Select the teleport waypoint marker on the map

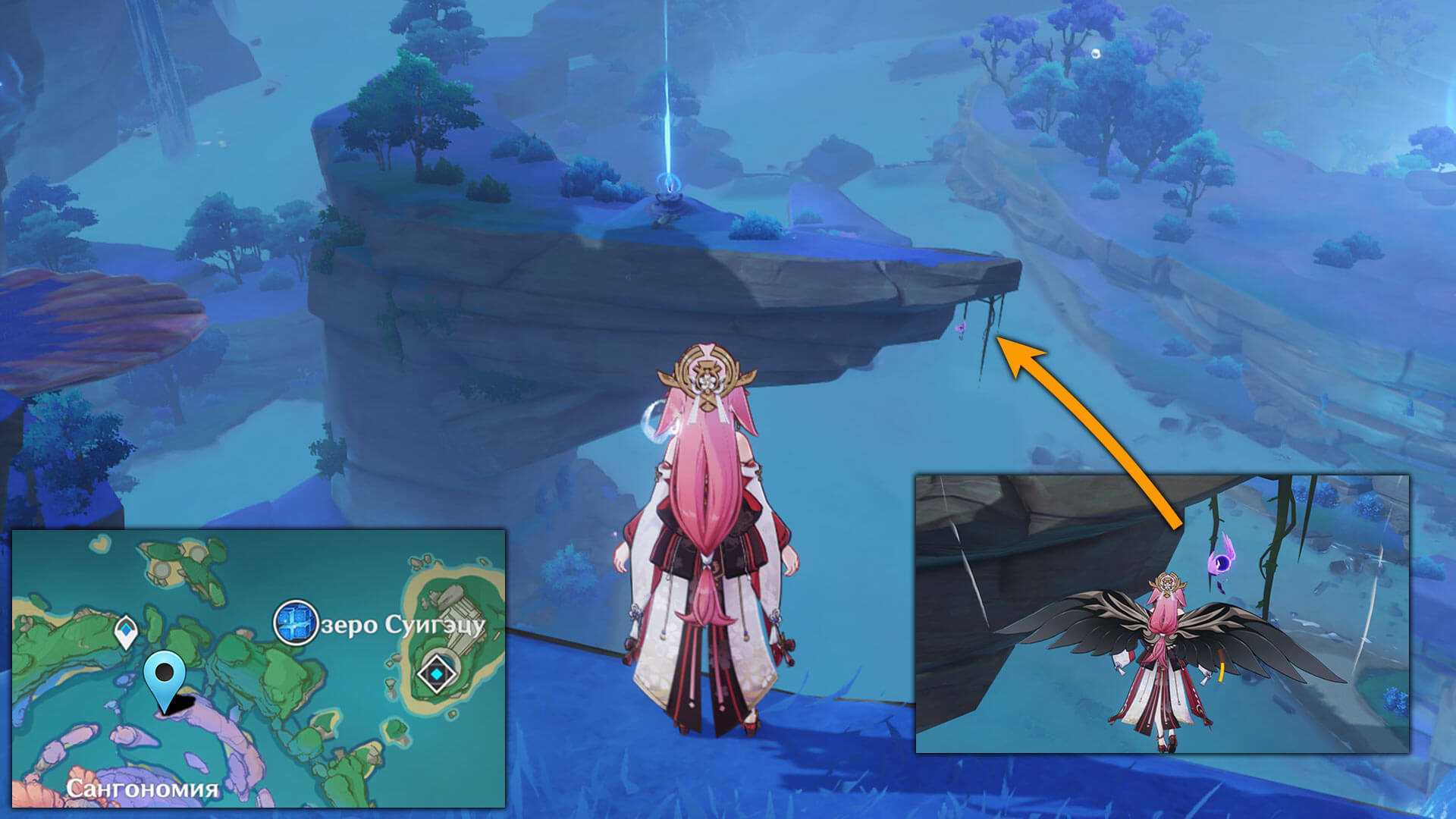click(126, 632)
